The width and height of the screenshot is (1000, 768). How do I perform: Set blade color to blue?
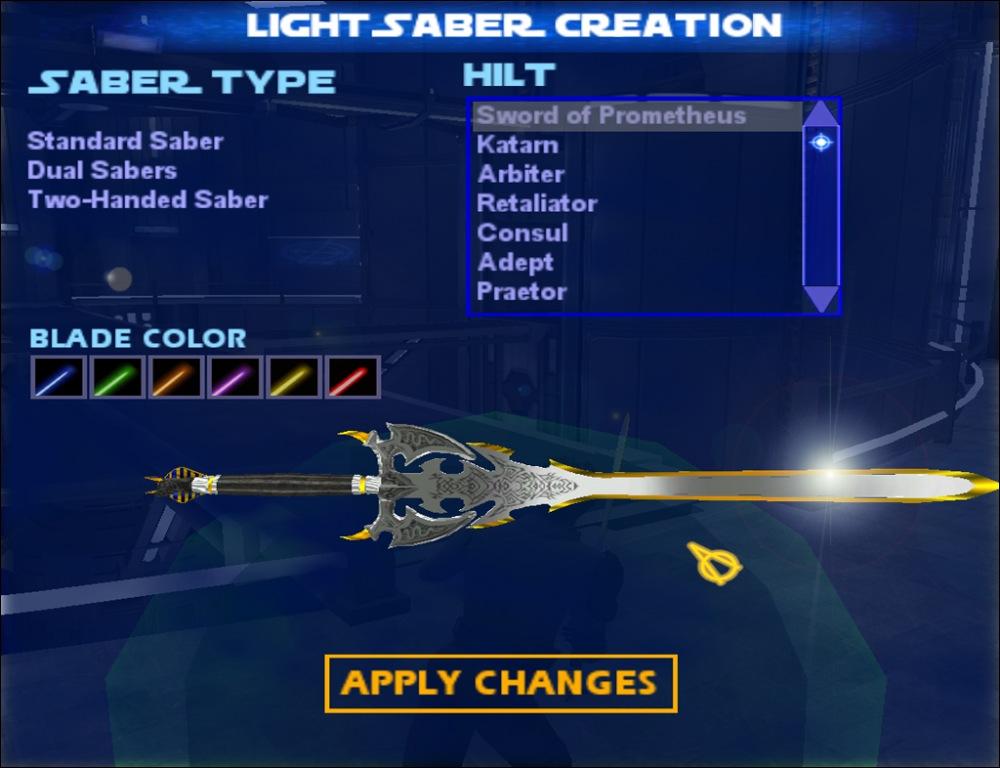click(58, 378)
